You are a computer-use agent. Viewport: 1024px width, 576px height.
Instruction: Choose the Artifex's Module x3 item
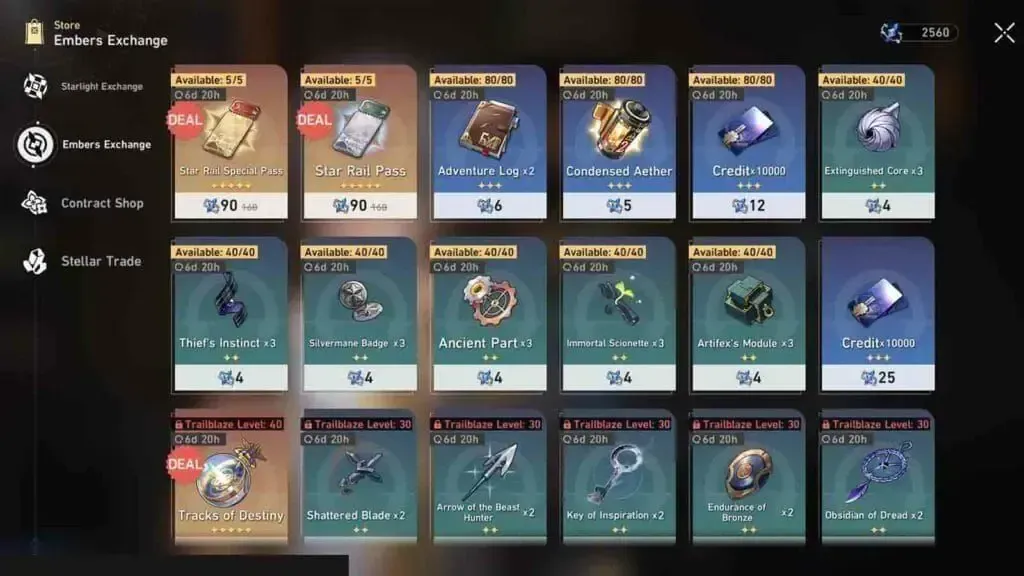pos(747,314)
